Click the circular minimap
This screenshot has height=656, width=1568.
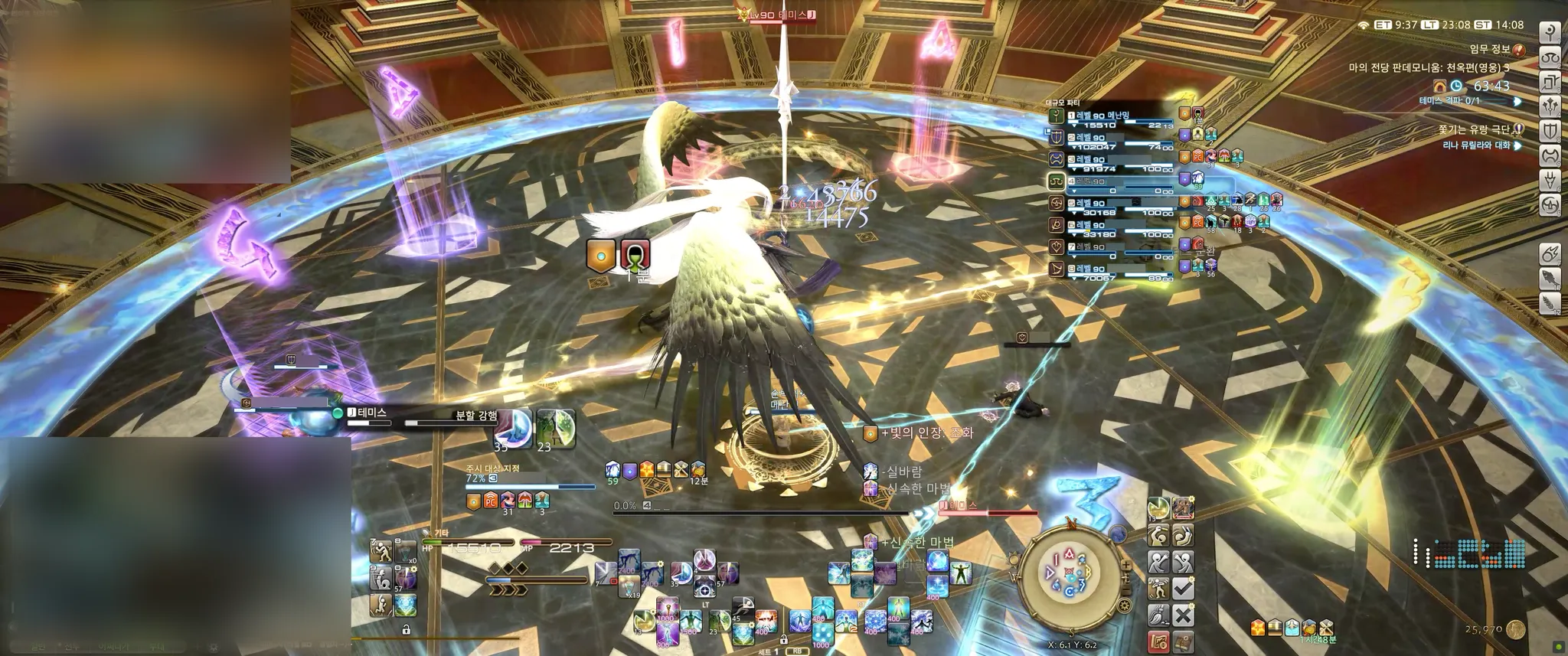(1070, 573)
